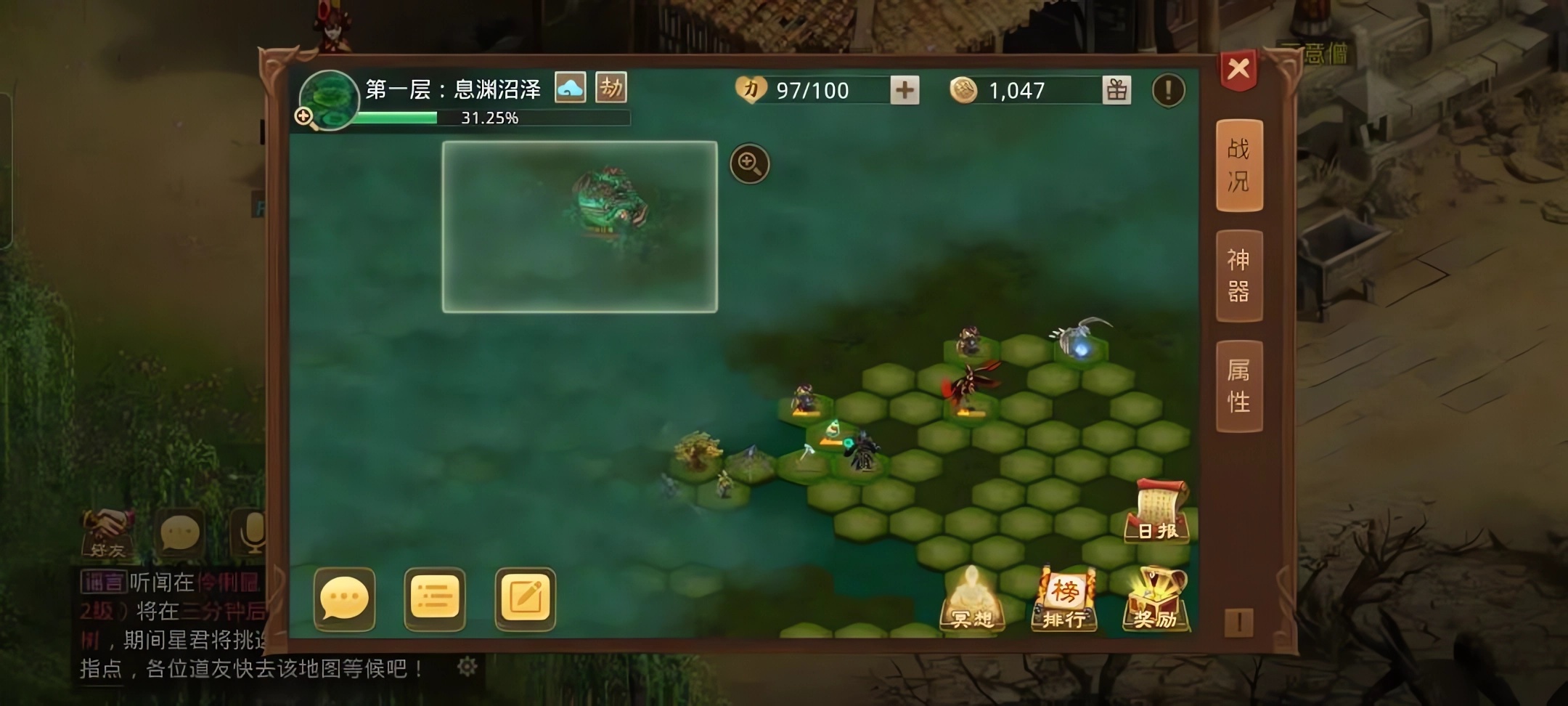Enlarge the swamp layer portrait icon
The width and height of the screenshot is (1568, 706).
(x=328, y=100)
